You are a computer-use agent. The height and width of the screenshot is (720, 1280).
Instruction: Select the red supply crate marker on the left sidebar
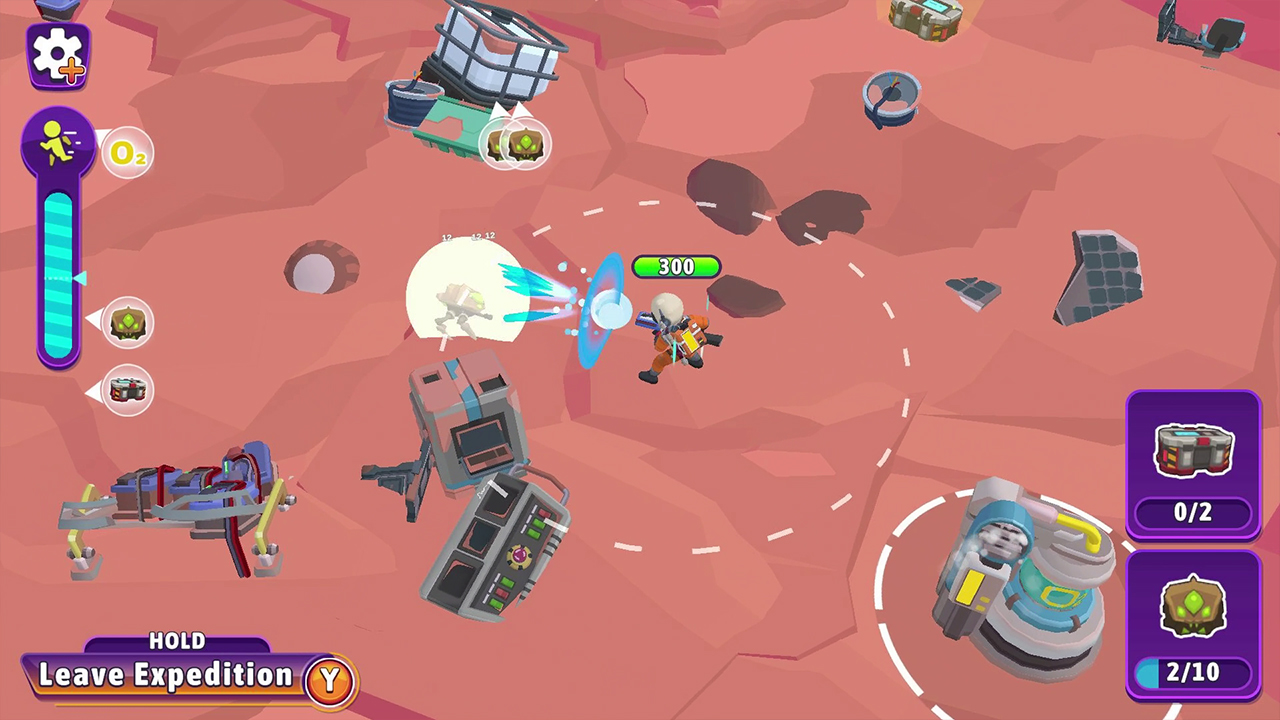(127, 390)
